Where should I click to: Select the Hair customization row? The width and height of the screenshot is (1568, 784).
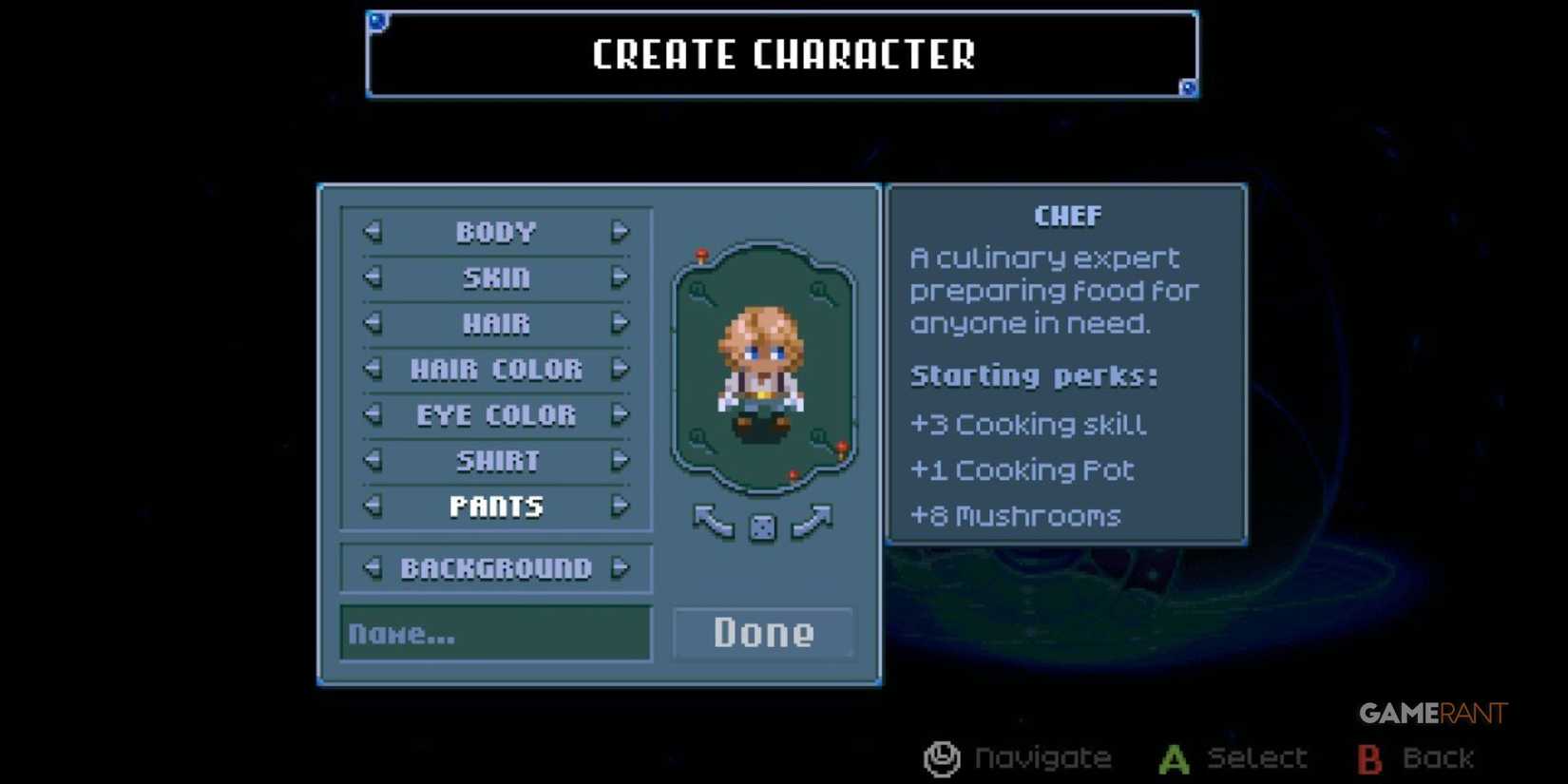pyautogui.click(x=495, y=323)
